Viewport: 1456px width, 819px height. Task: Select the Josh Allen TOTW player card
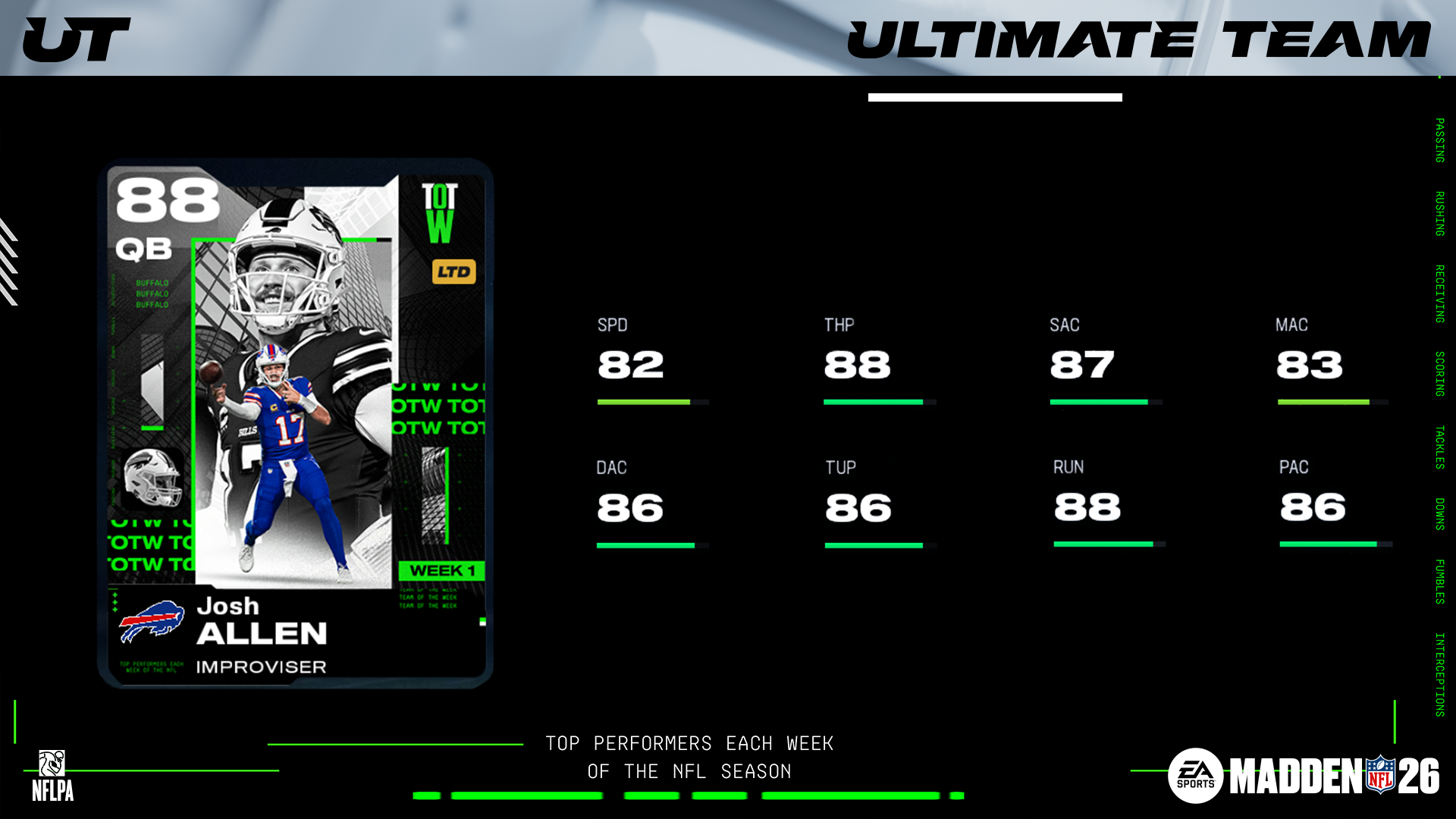pyautogui.click(x=296, y=423)
